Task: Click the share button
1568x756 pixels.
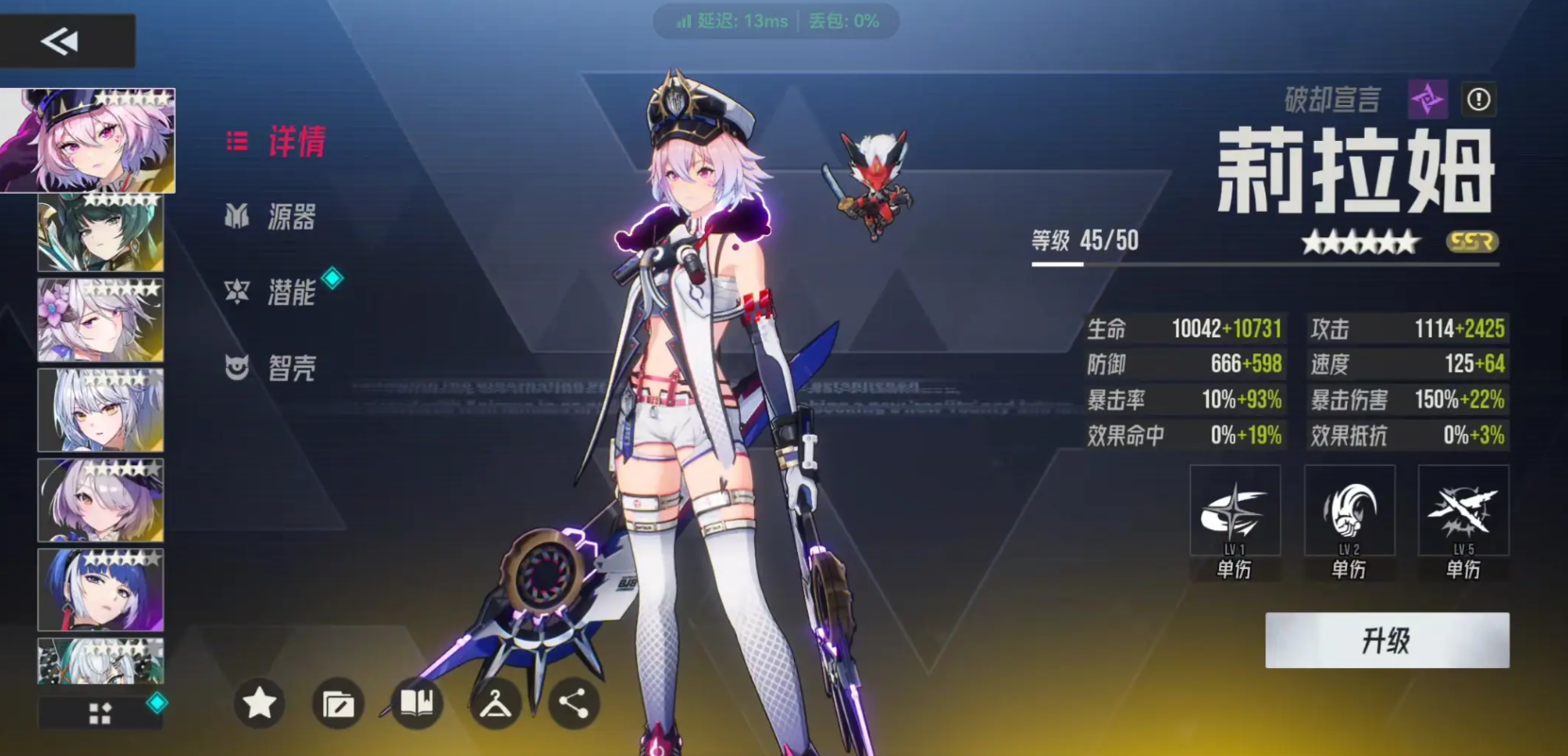Action: [574, 703]
